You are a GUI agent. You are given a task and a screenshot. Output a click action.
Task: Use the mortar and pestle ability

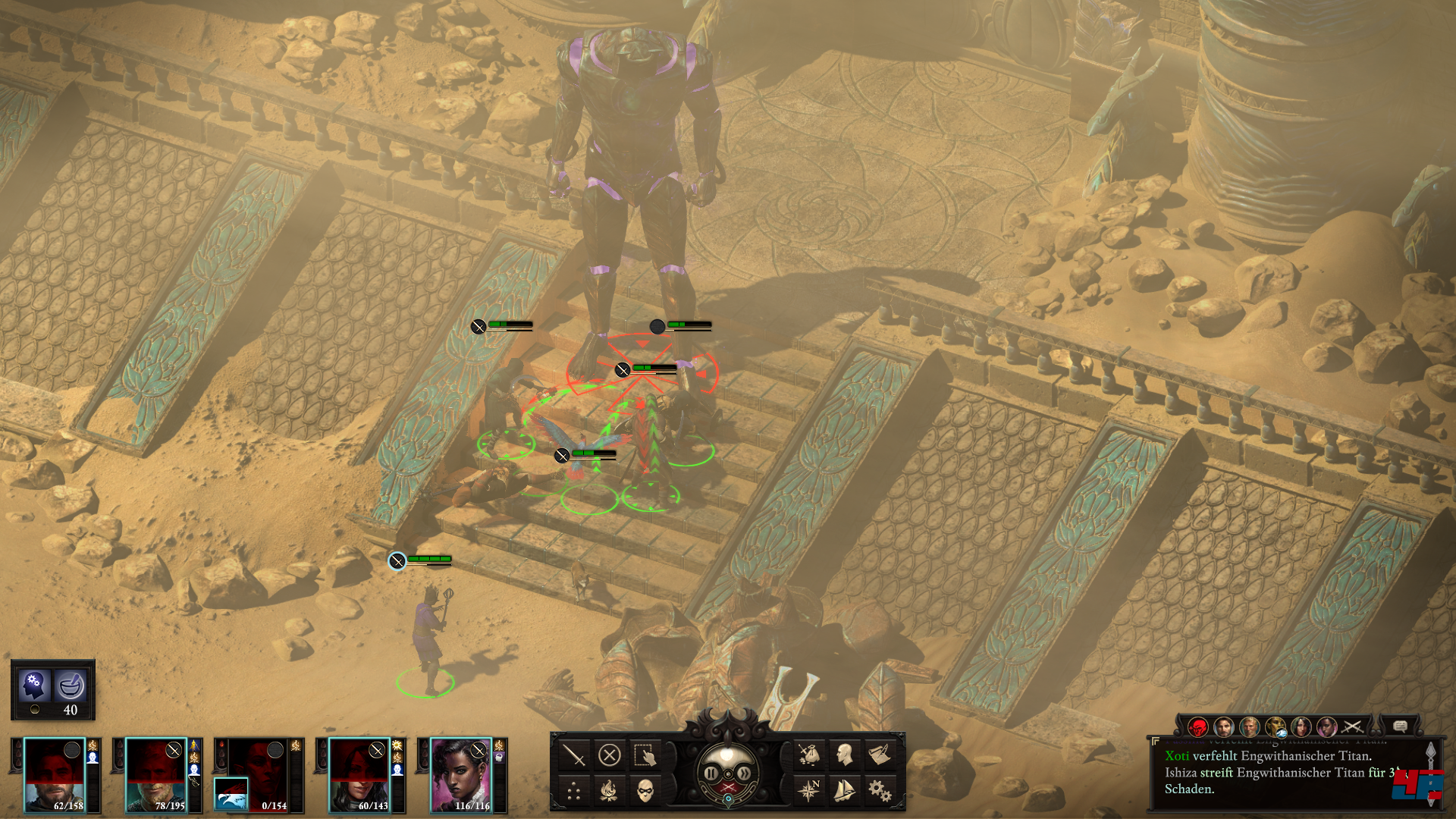(71, 686)
